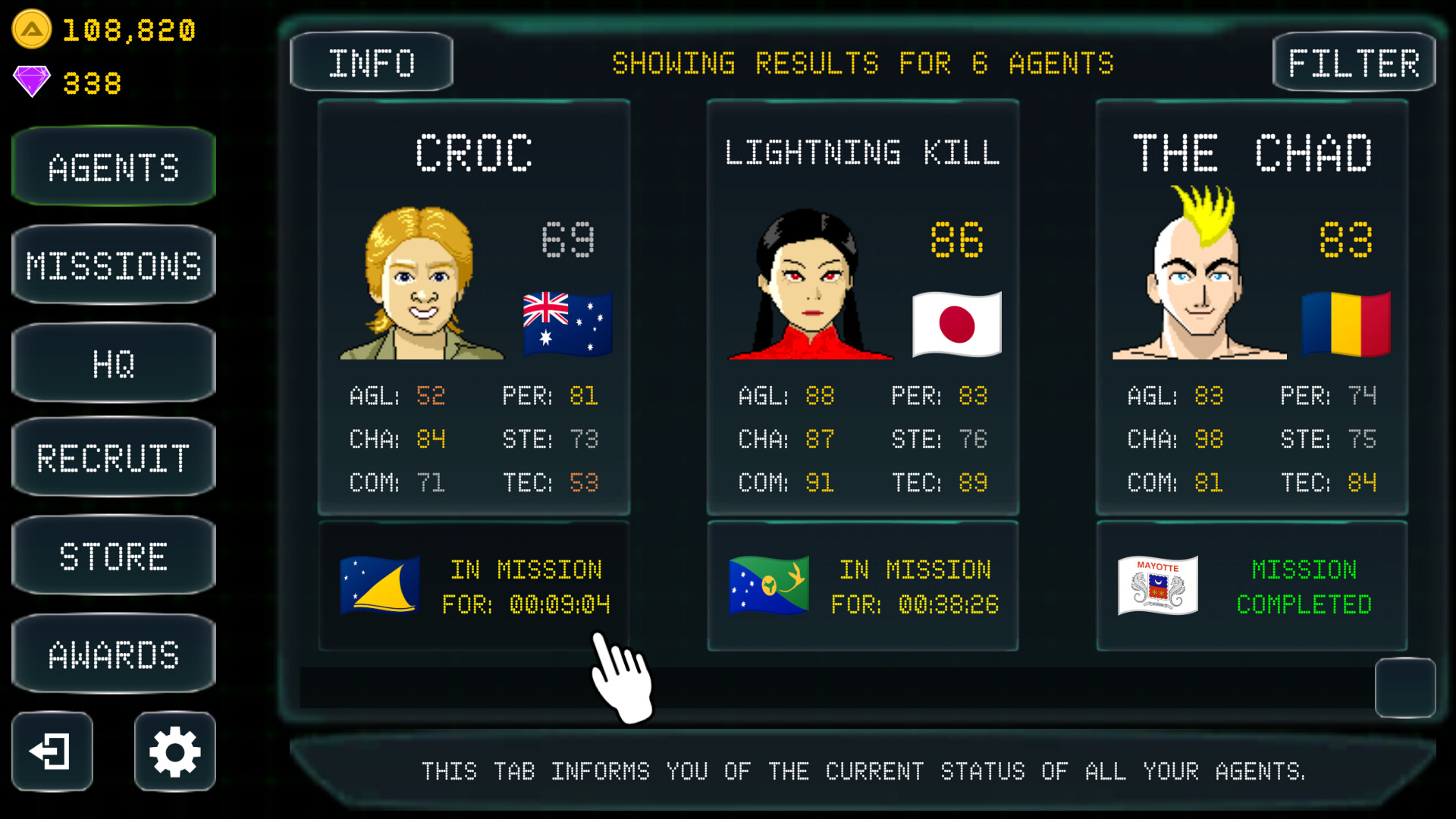Click The Chad's Romanian flag
Image resolution: width=1456 pixels, height=819 pixels.
coord(1345,324)
